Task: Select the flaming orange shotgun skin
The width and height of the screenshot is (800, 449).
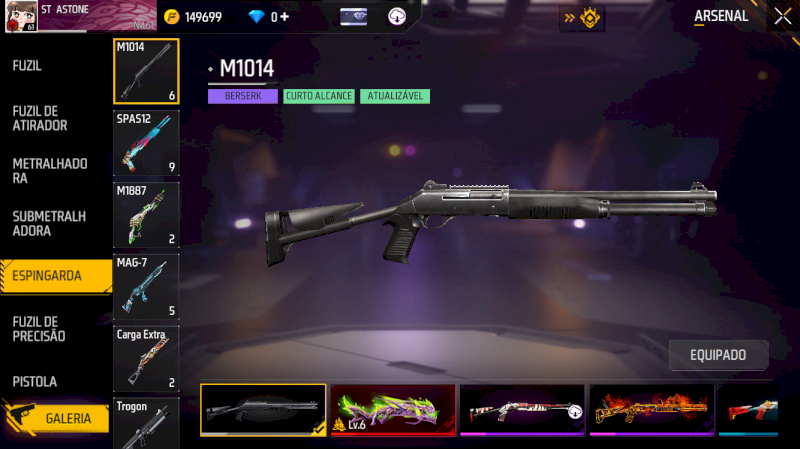Action: click(x=652, y=410)
